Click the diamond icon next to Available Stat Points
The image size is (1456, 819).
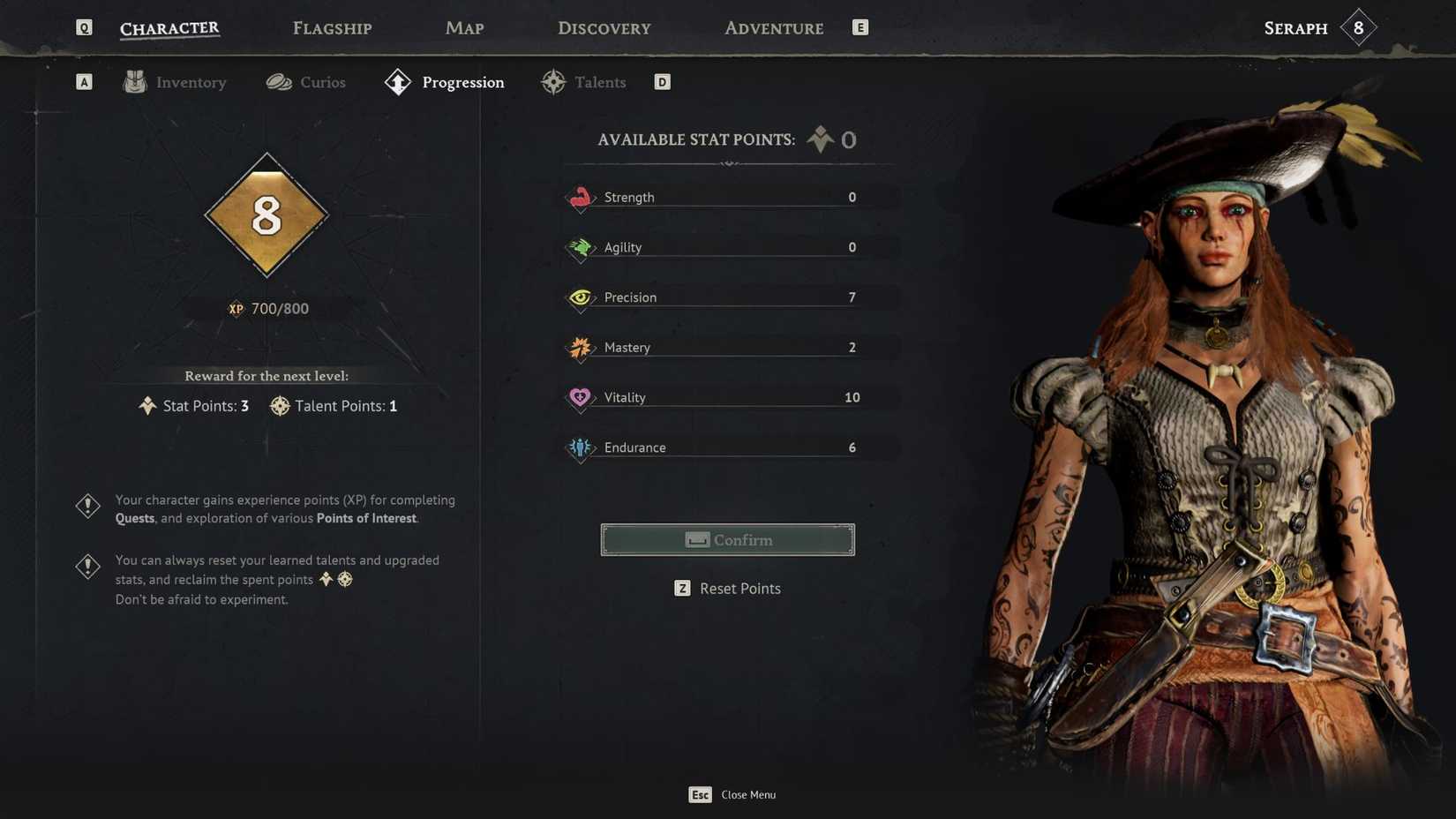(820, 139)
